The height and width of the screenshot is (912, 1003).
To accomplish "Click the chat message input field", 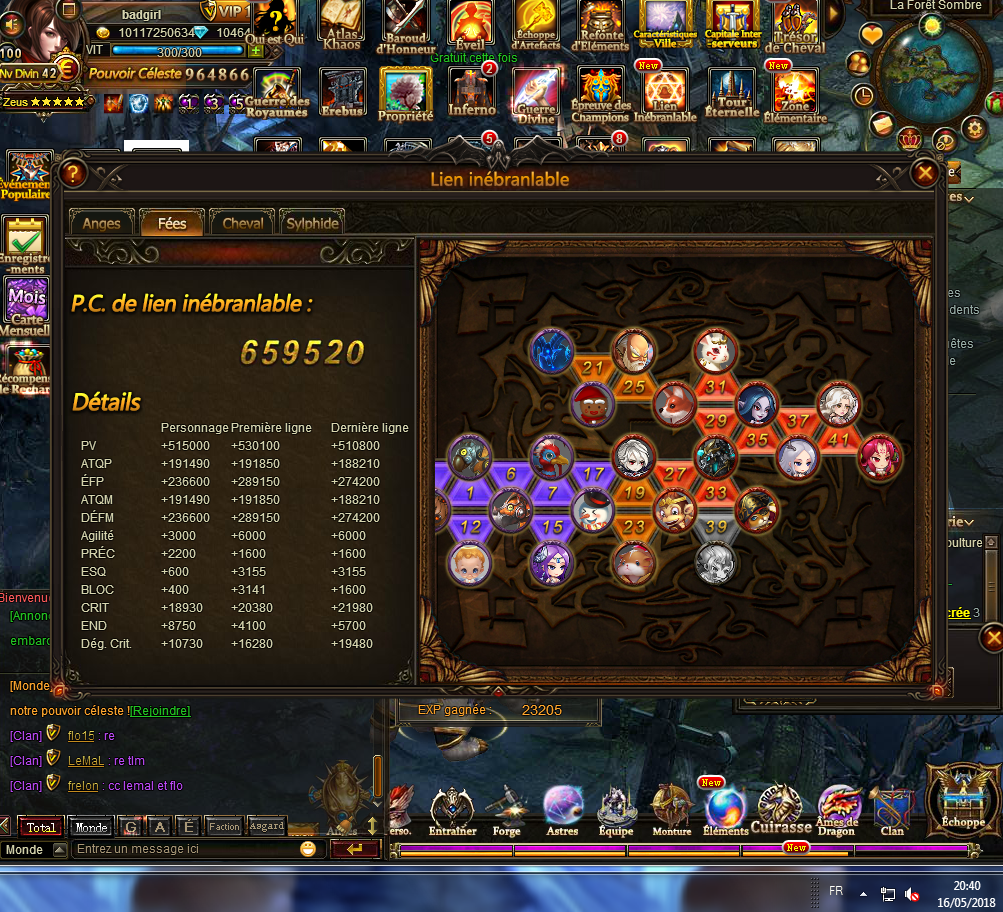I will point(186,849).
